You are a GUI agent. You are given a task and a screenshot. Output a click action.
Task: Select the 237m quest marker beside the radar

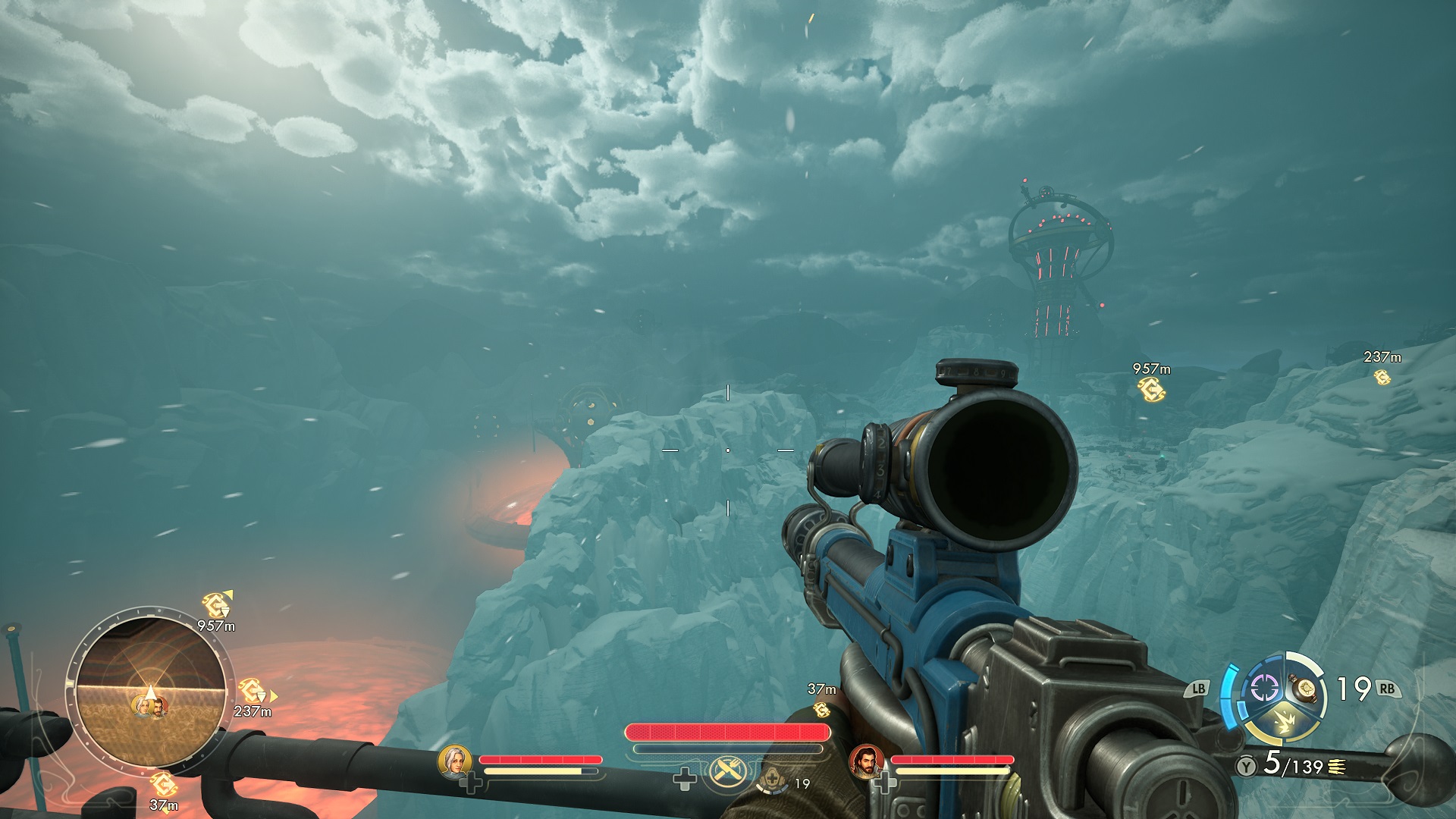click(x=250, y=691)
